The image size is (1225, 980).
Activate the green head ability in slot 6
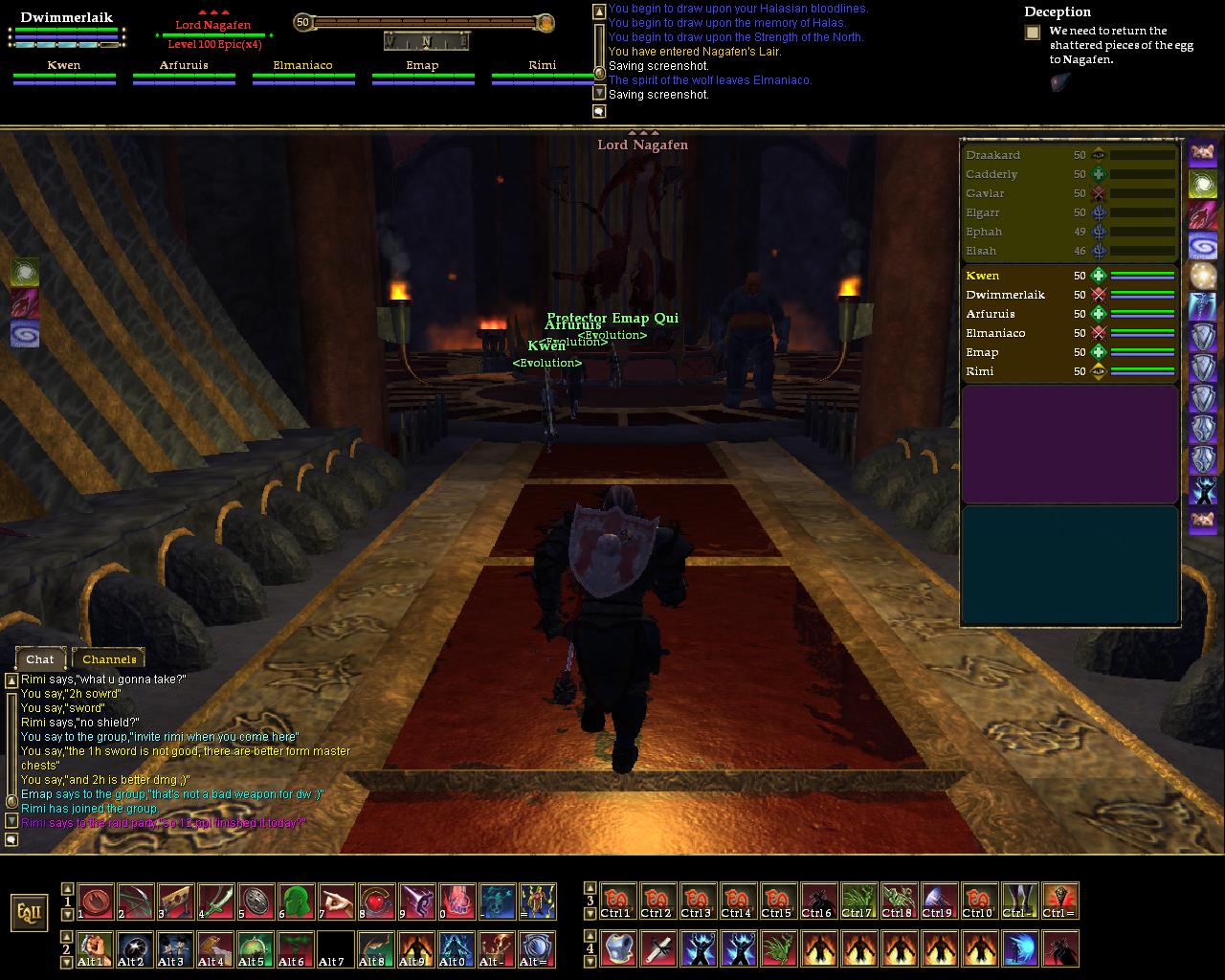pyautogui.click(x=296, y=902)
